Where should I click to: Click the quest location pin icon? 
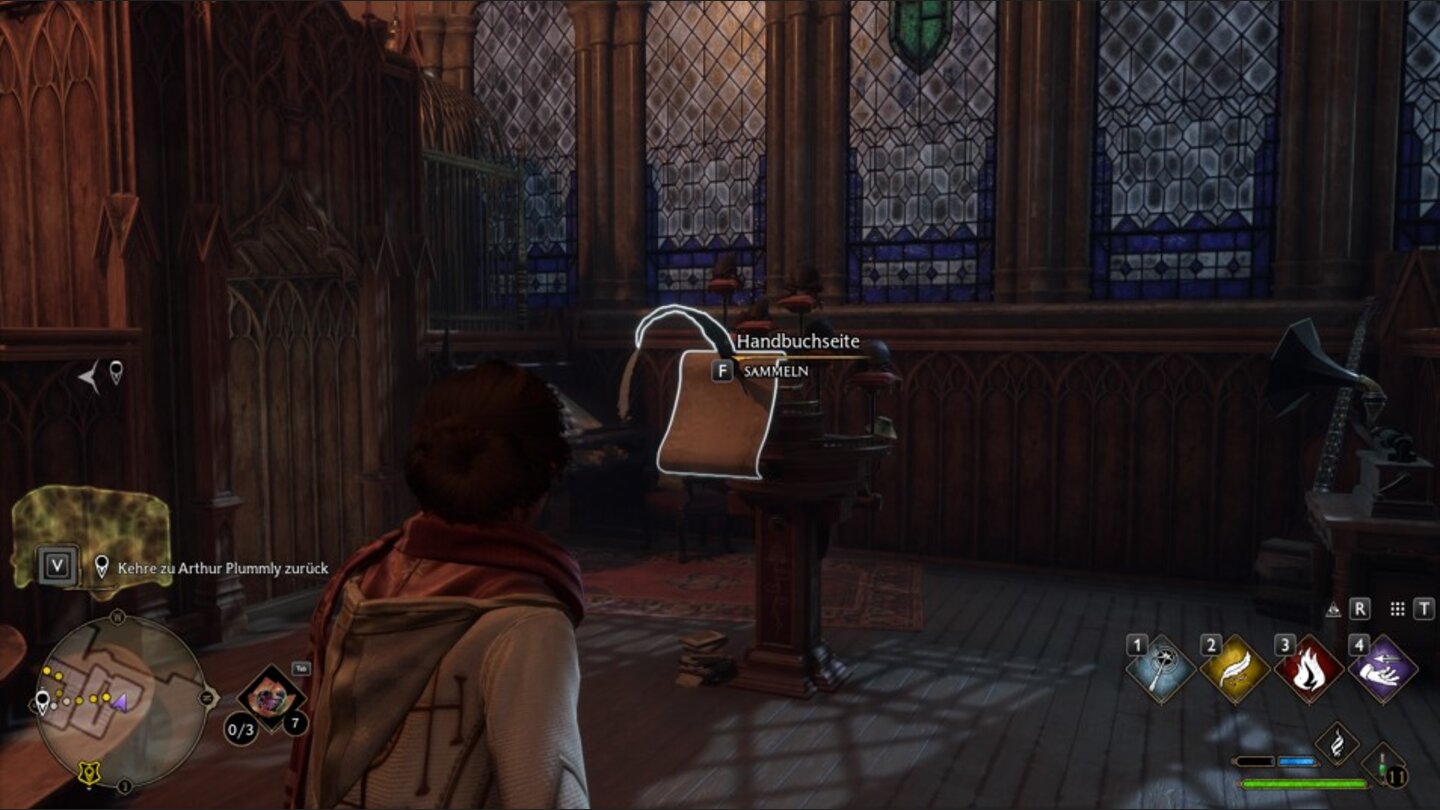click(x=101, y=566)
